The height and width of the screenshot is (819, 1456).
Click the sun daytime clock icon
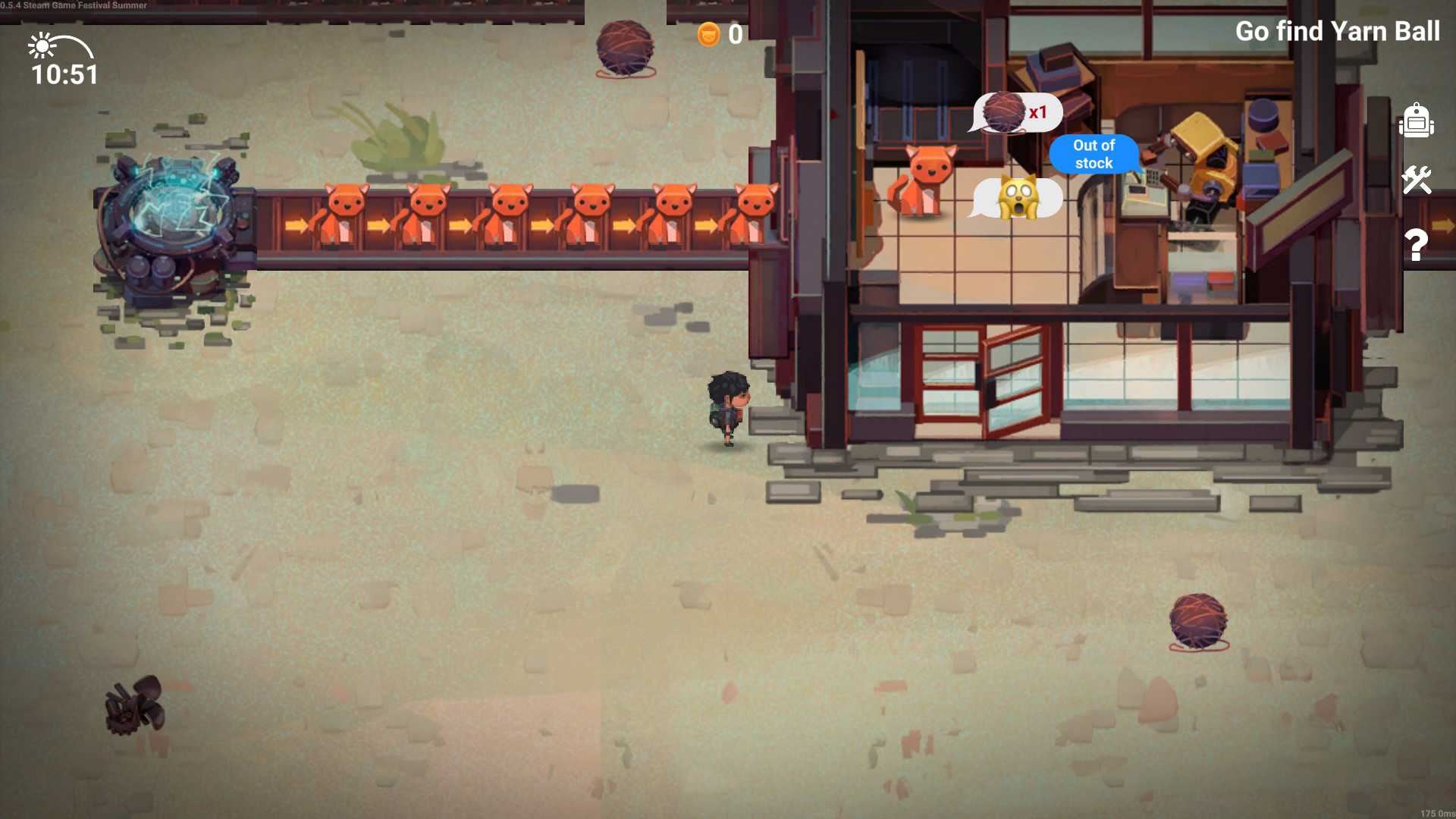tap(42, 45)
